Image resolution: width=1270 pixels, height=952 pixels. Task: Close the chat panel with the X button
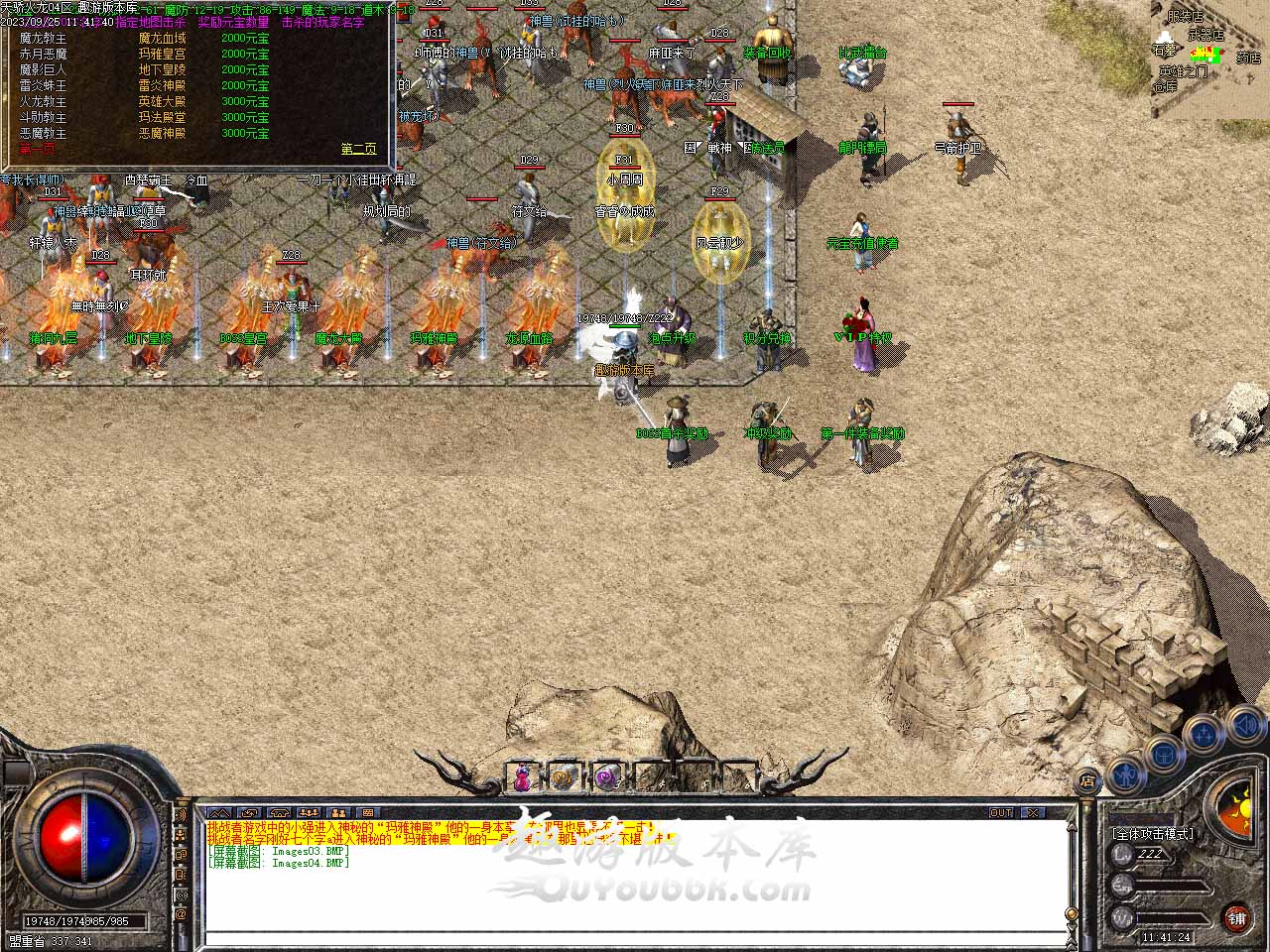point(1033,812)
